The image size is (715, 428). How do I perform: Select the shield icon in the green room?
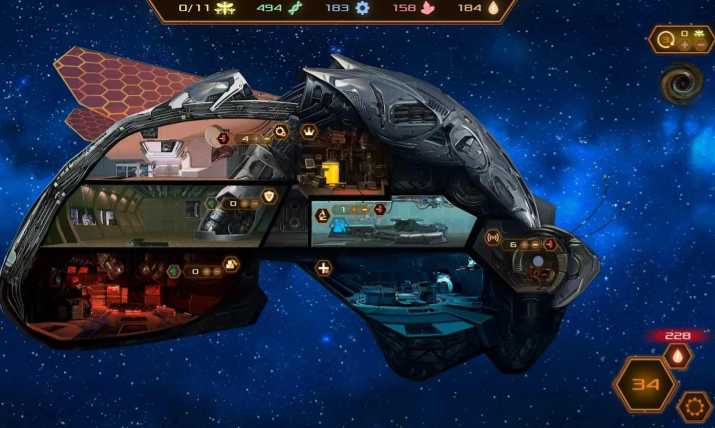pyautogui.click(x=270, y=198)
